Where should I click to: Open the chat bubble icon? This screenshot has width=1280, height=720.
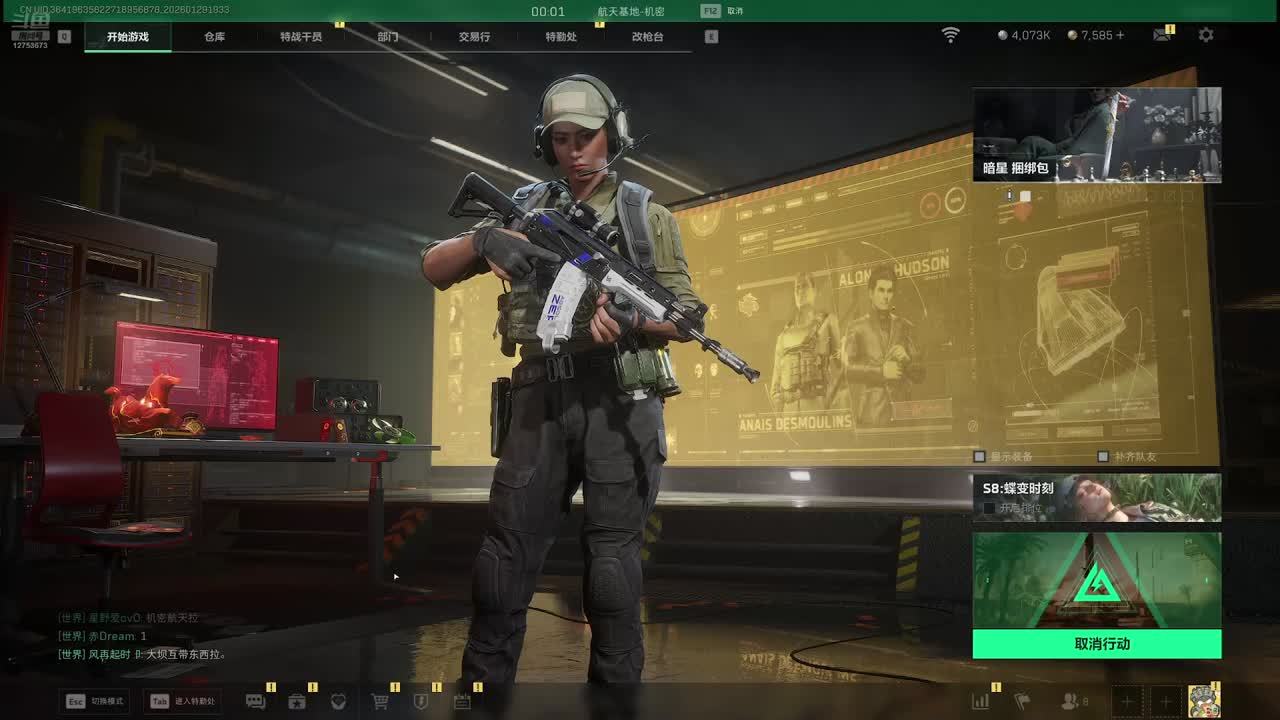pyautogui.click(x=255, y=702)
